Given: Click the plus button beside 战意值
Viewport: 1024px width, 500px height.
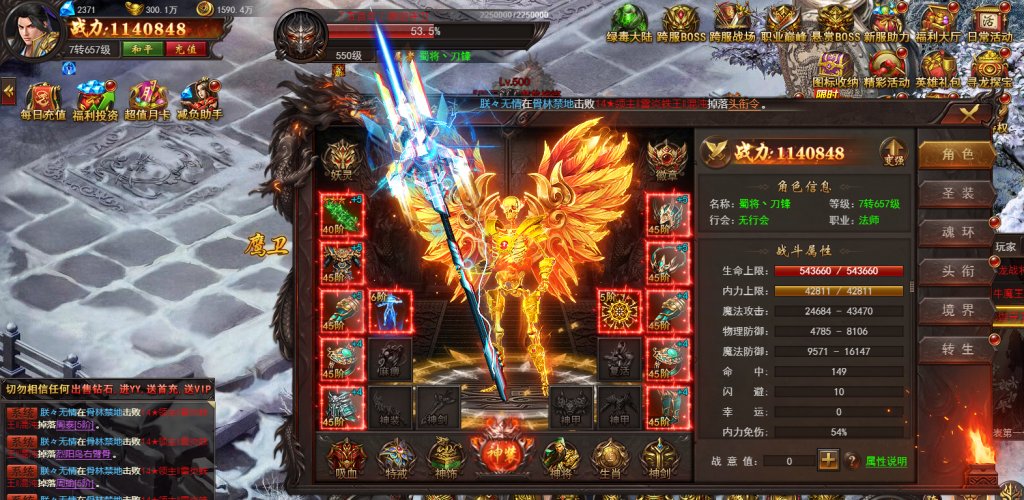Looking at the screenshot, I should pos(828,460).
